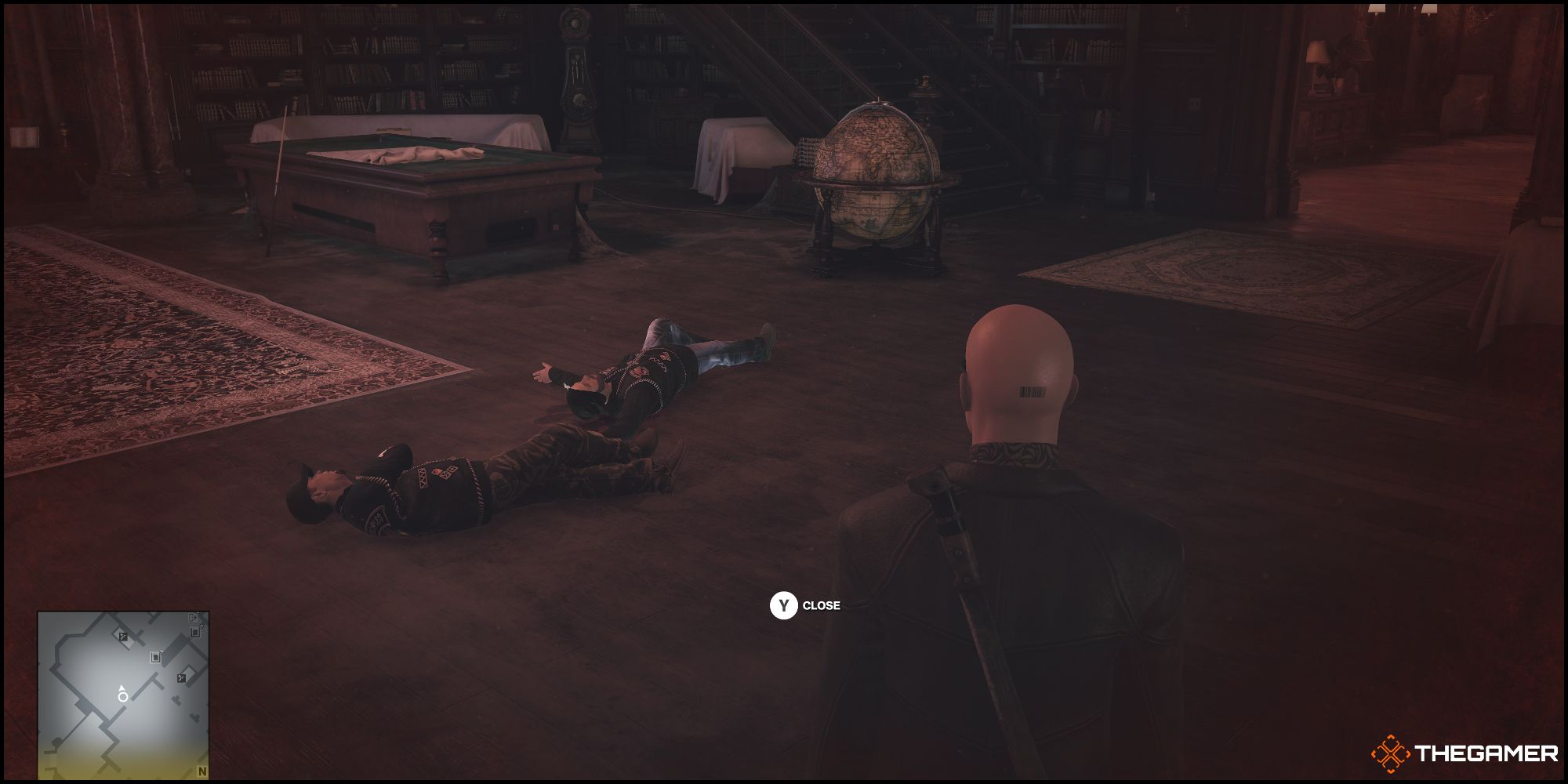This screenshot has width=1568, height=784.
Task: Click the camera icon in the minimap's upper area
Action: click(123, 636)
